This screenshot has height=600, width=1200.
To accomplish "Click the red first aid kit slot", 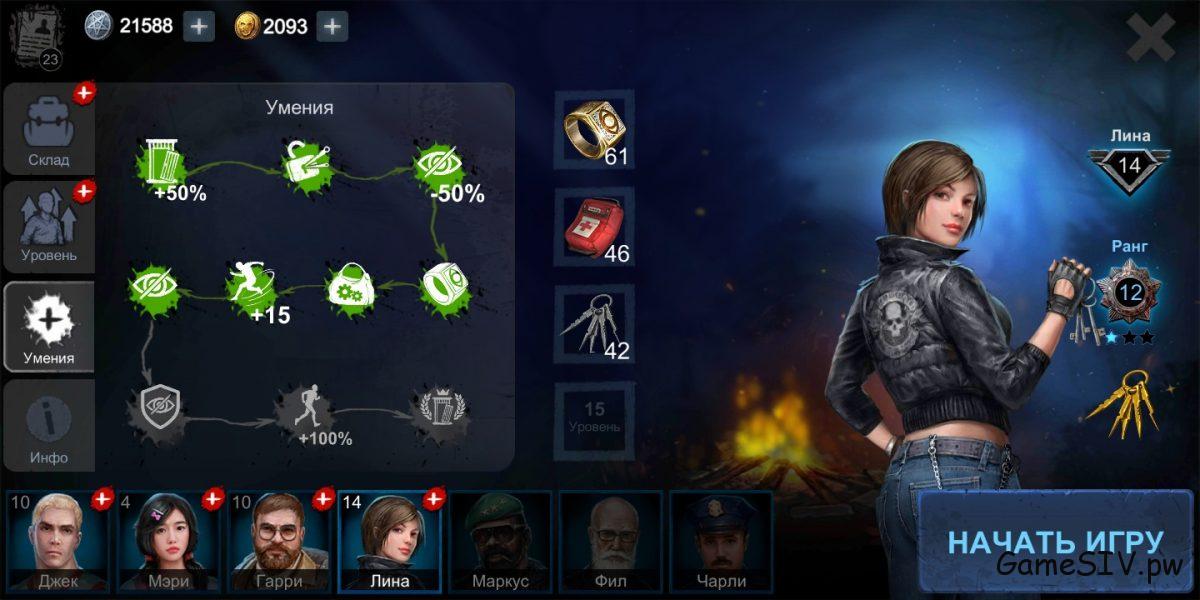I will click(594, 227).
